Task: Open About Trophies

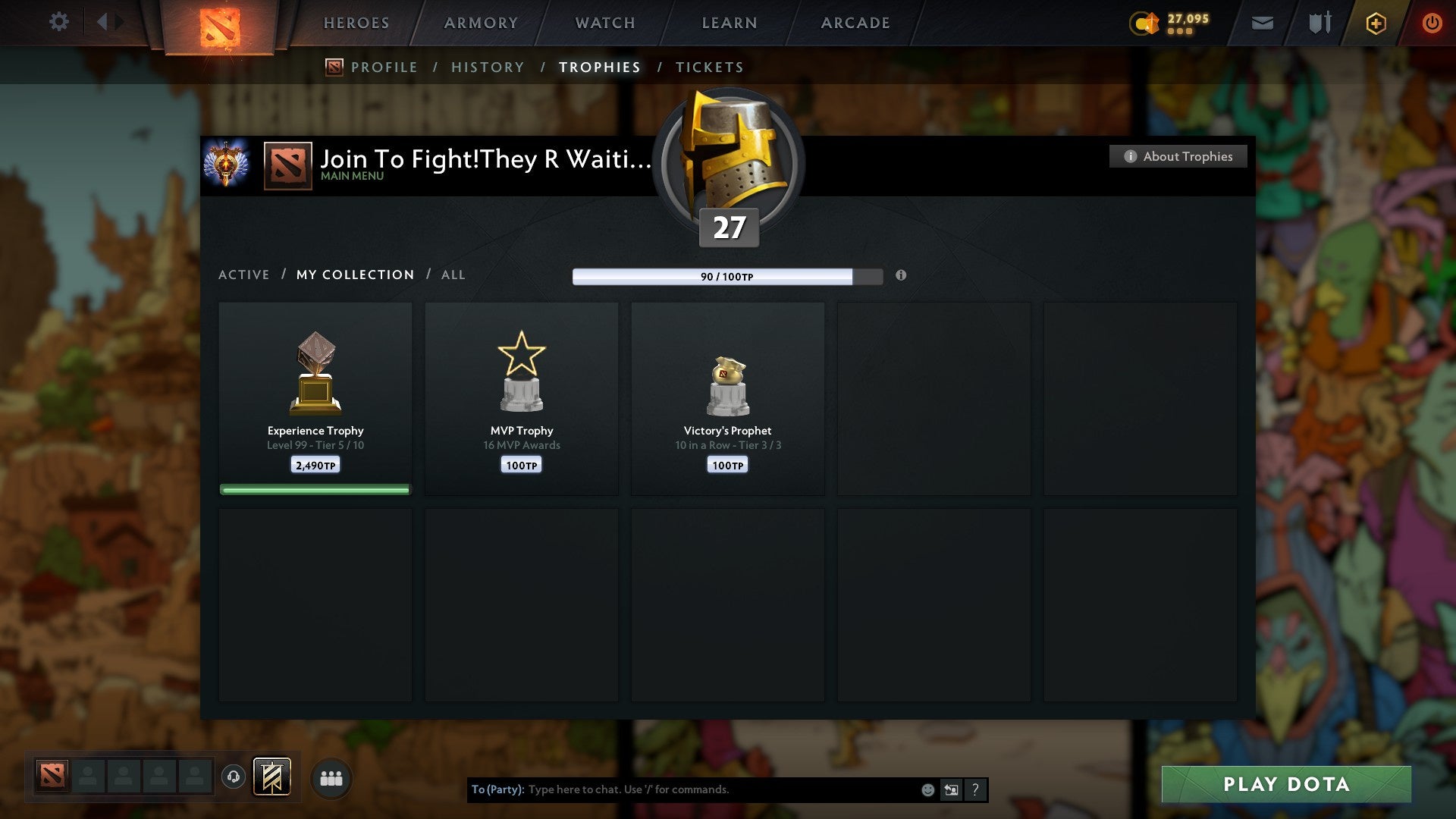Action: pos(1178,156)
